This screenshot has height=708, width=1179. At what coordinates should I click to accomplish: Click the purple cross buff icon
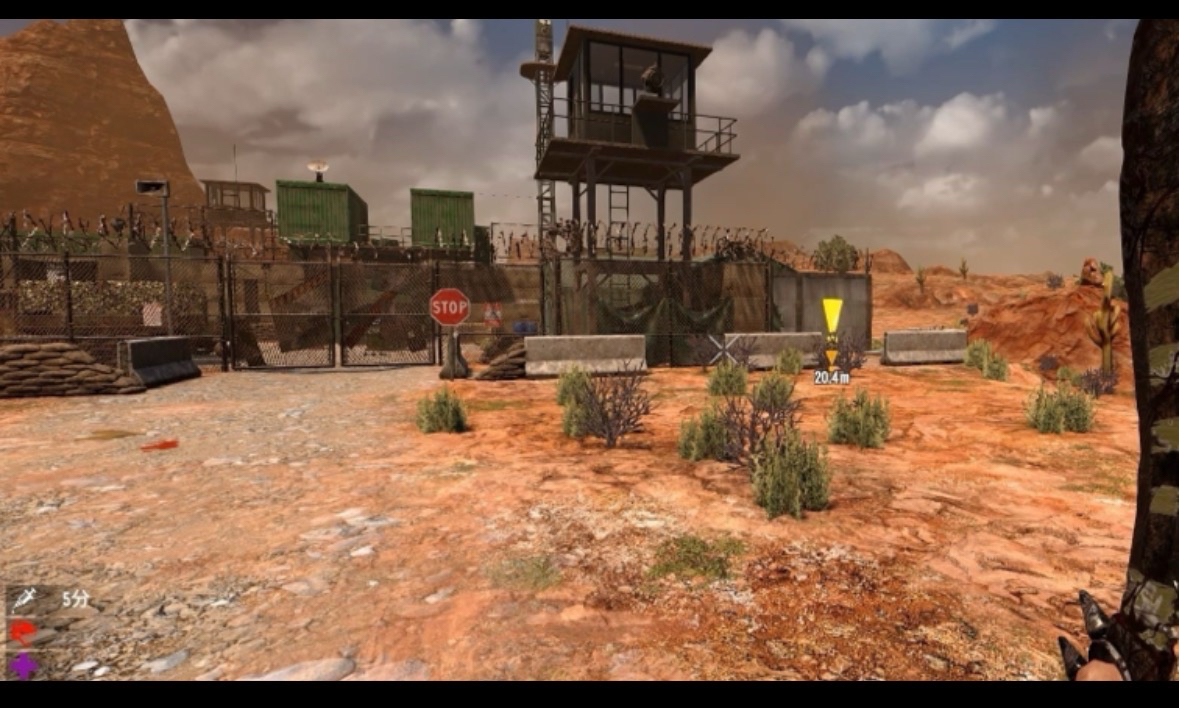24,665
